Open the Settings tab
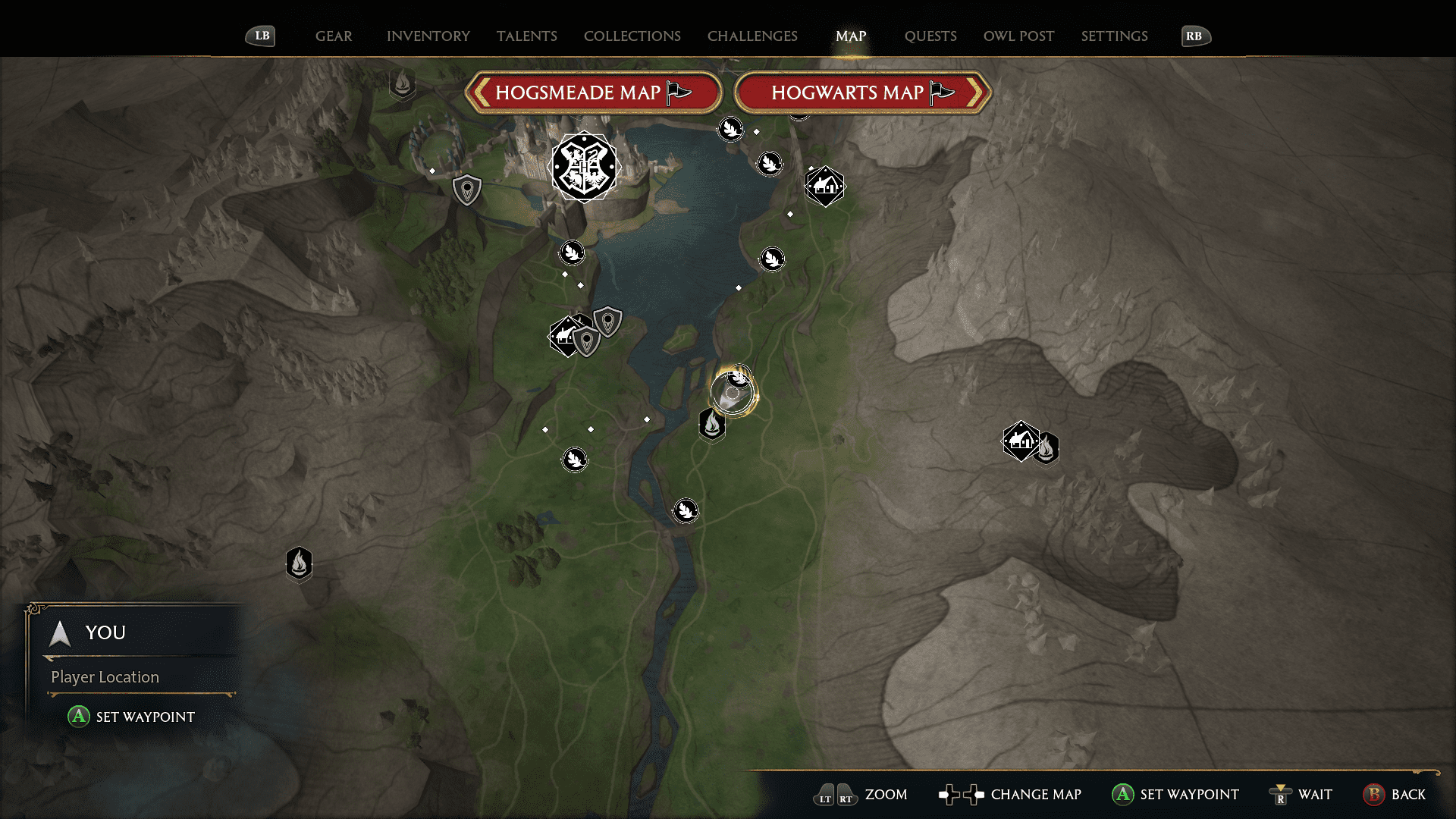This screenshot has width=1456, height=819. [1114, 36]
